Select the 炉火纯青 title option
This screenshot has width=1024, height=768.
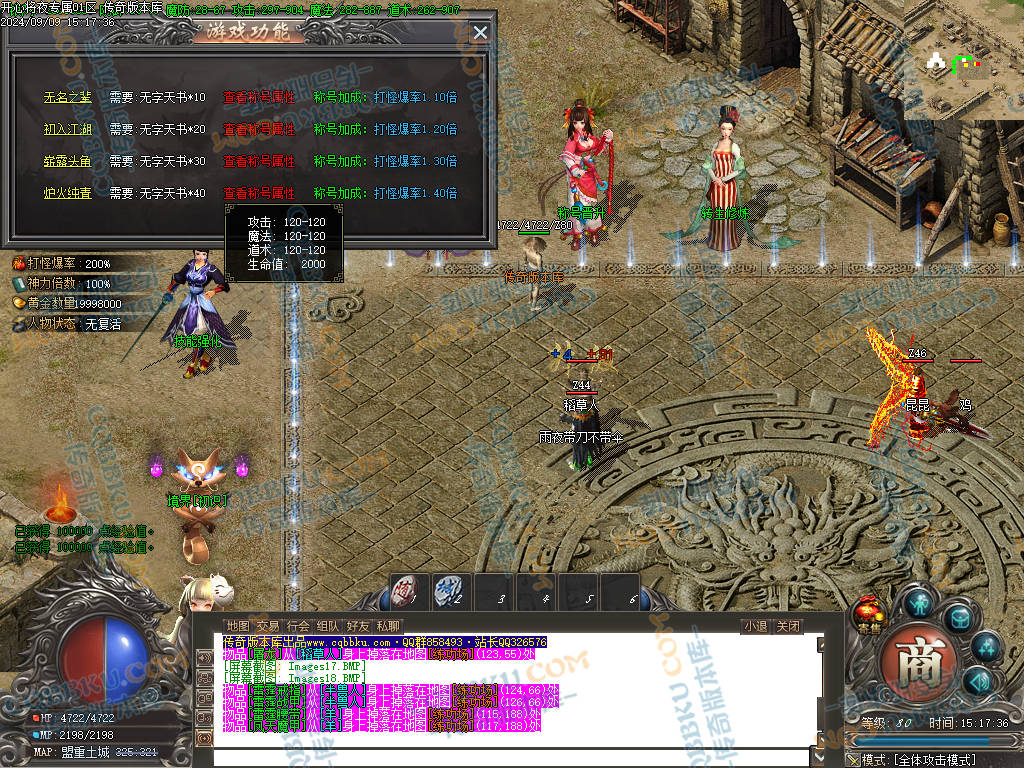67,194
